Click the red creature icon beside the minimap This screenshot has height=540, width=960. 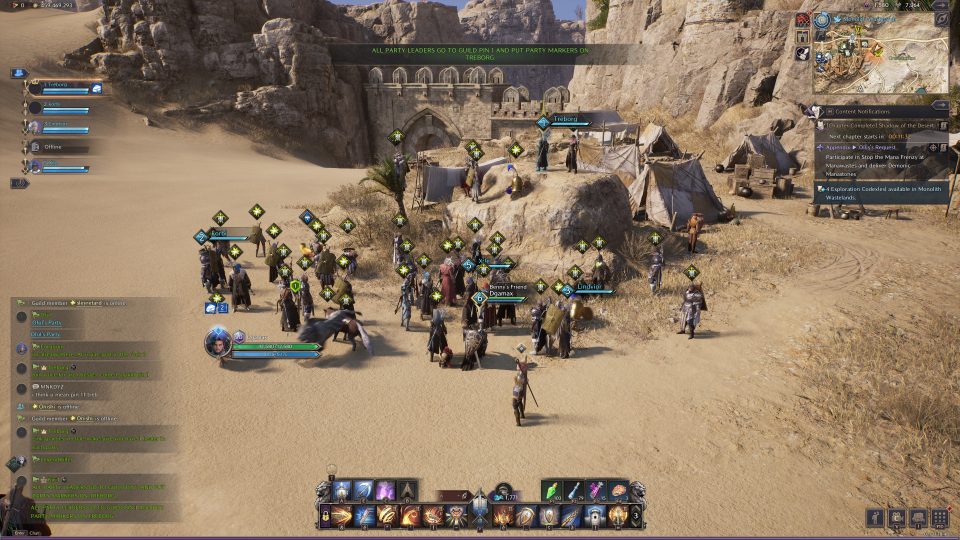pos(802,20)
